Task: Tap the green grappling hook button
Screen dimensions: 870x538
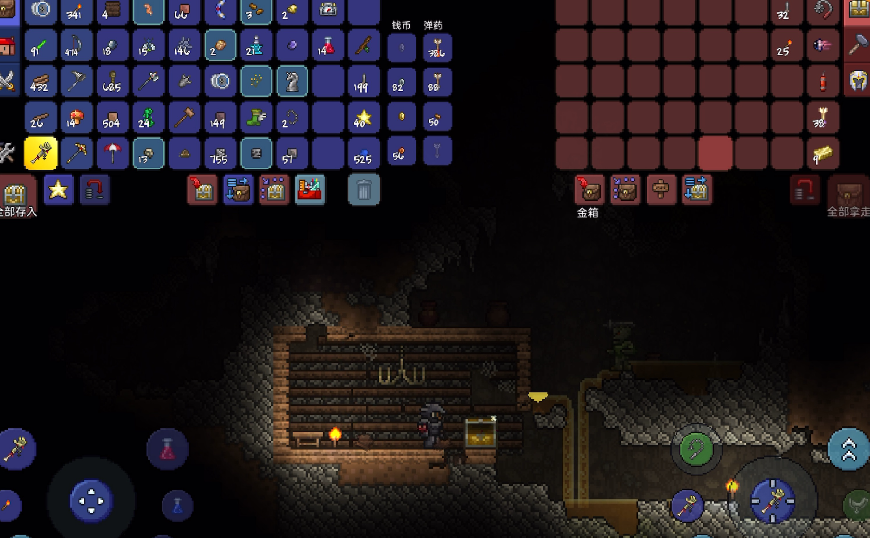Action: tap(696, 449)
